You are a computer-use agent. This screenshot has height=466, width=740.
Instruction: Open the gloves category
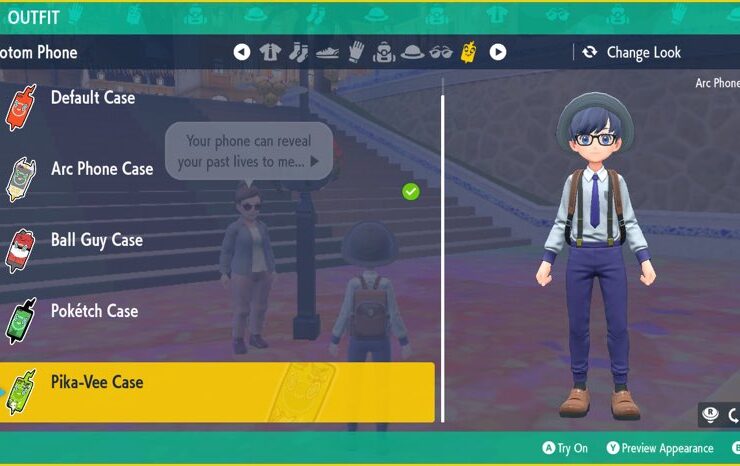pos(356,52)
